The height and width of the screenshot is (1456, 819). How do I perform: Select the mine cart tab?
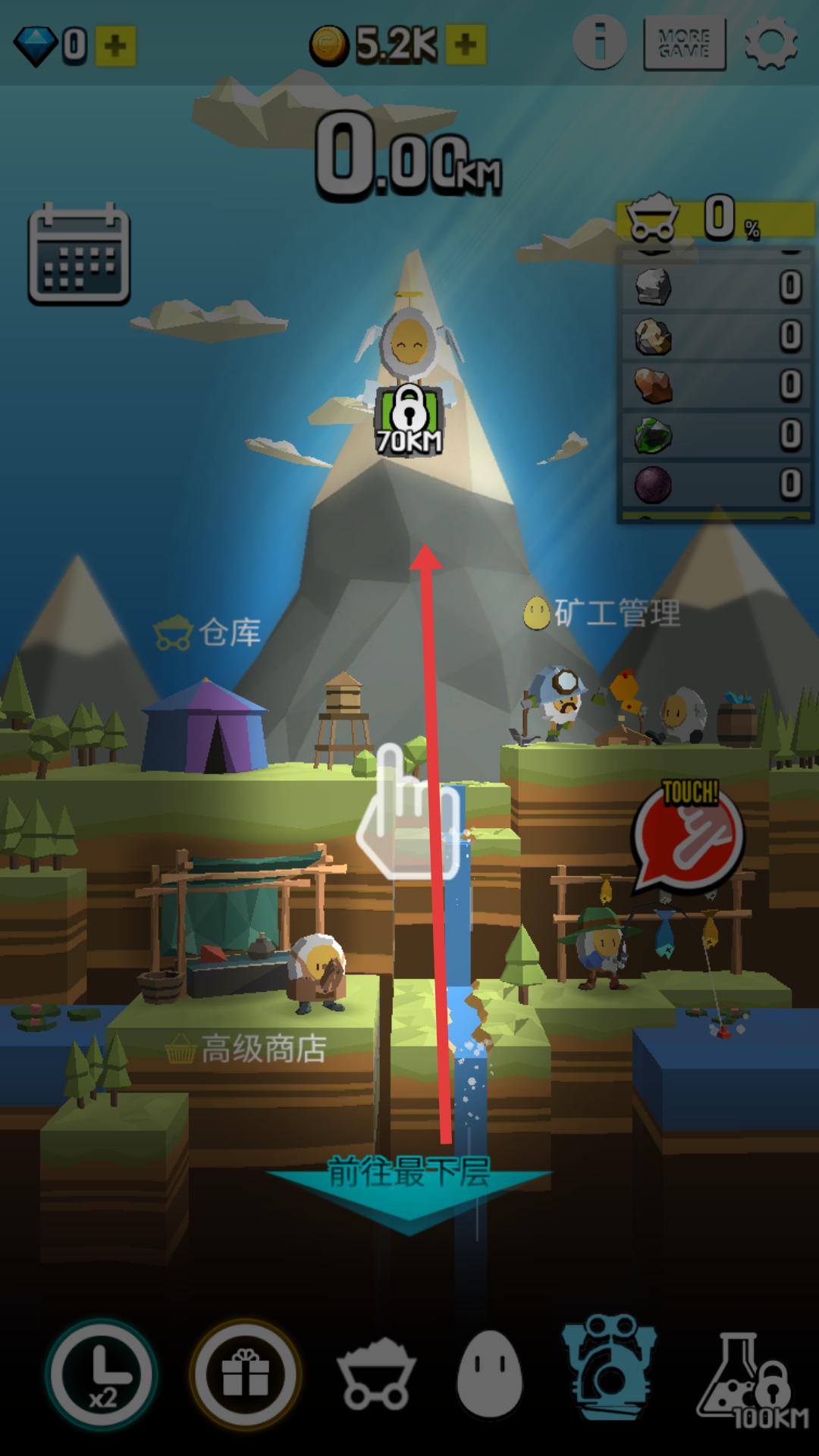376,1374
